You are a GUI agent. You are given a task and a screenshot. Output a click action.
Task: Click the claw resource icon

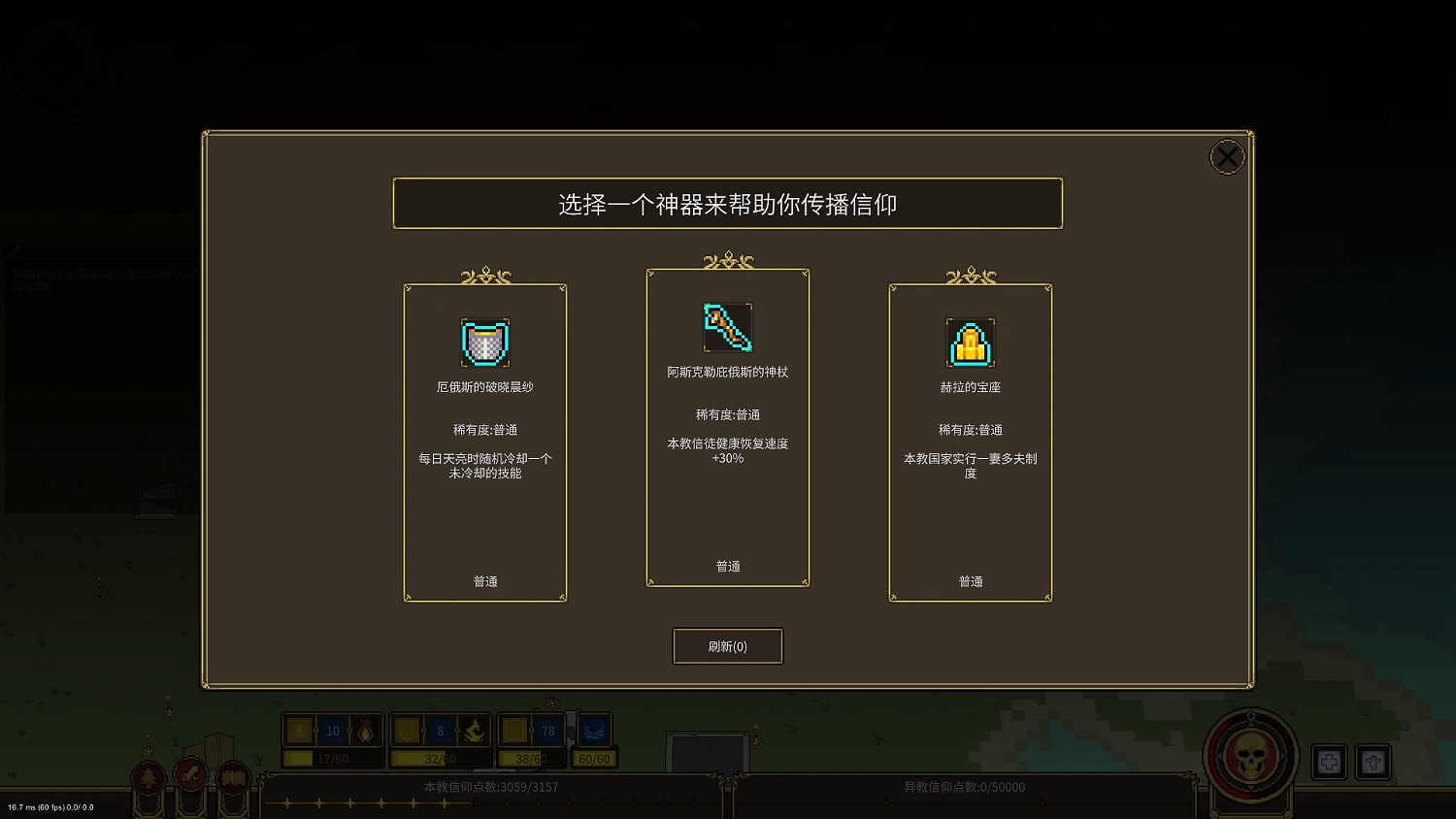pyautogui.click(x=473, y=731)
